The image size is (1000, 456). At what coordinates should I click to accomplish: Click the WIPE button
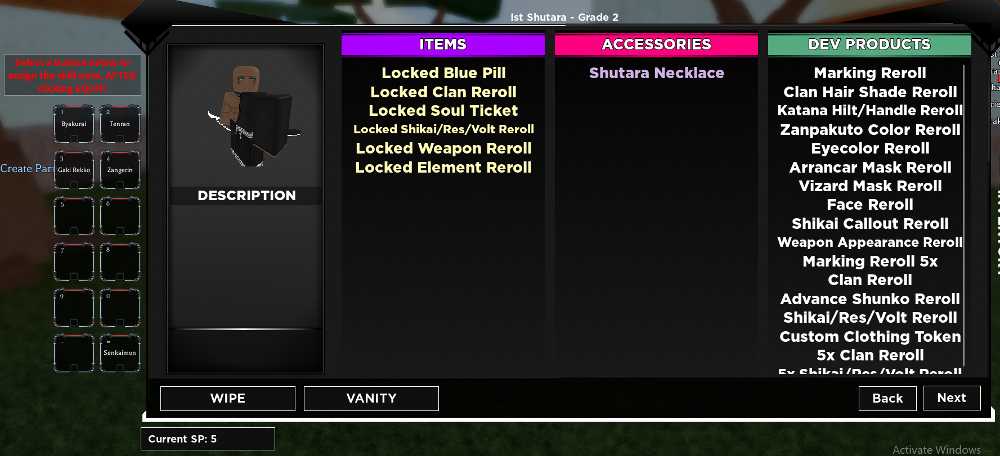tap(227, 398)
